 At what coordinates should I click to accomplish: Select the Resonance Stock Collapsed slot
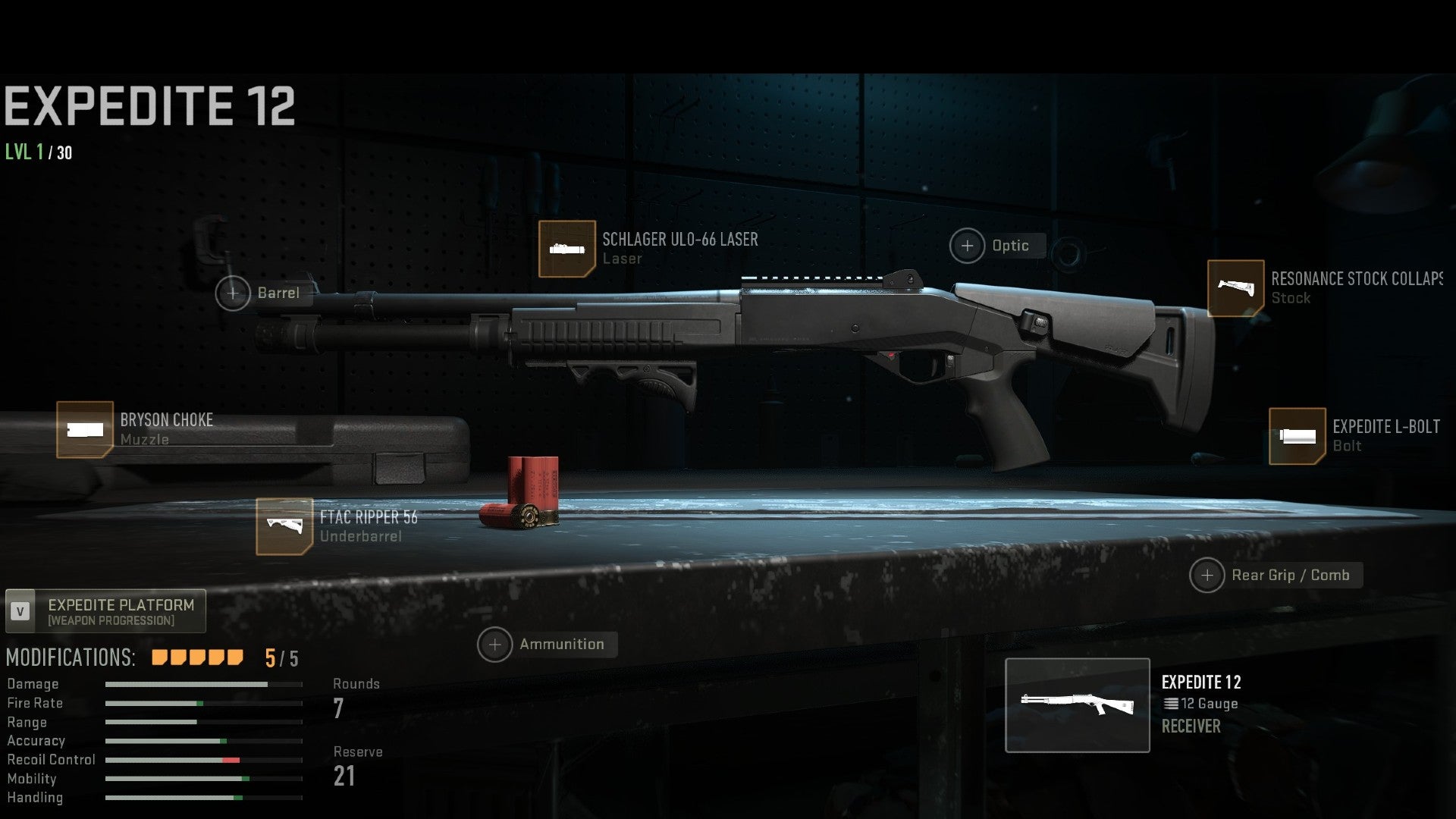[1235, 288]
